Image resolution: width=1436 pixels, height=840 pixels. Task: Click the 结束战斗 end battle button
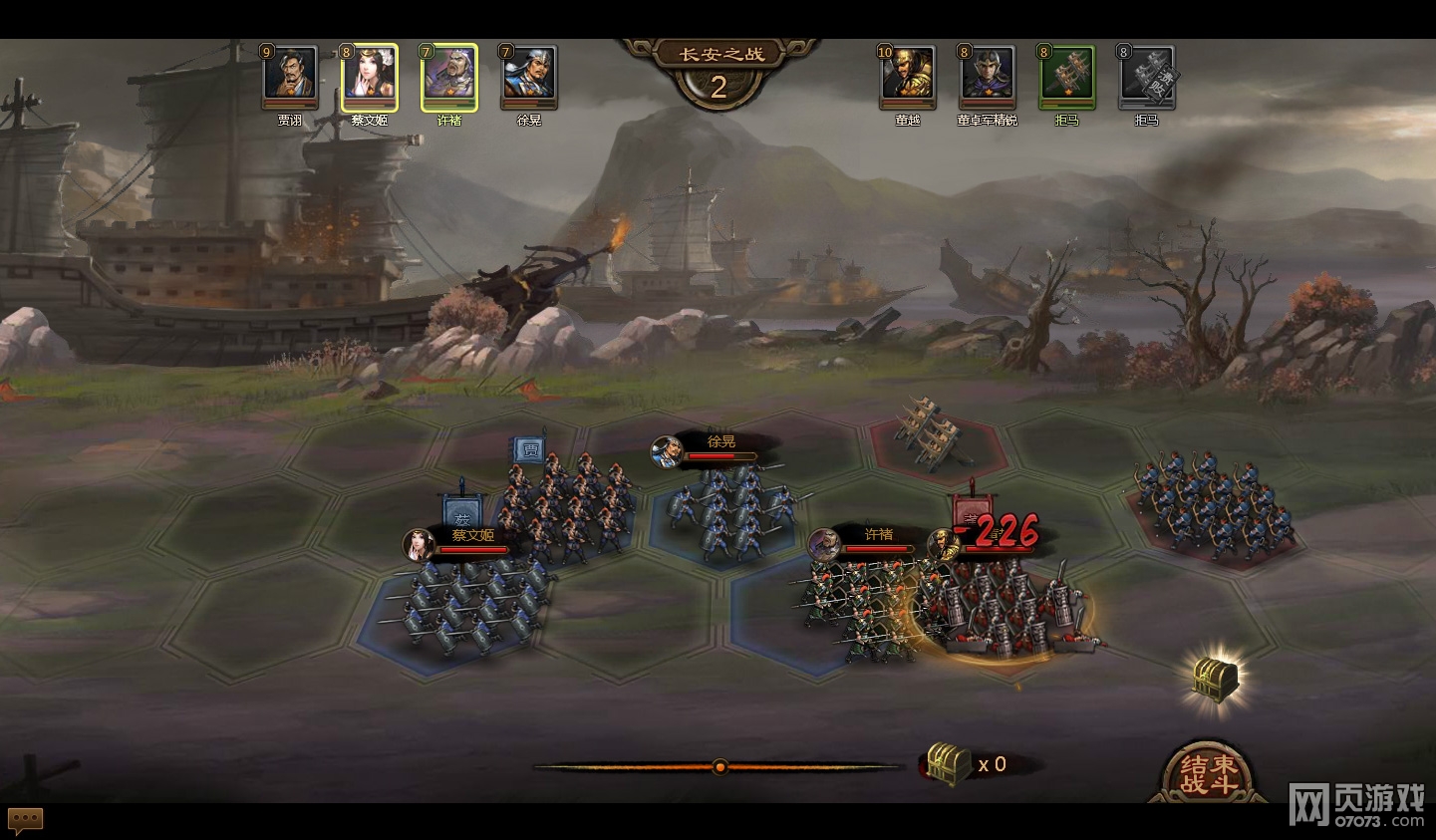(1208, 773)
